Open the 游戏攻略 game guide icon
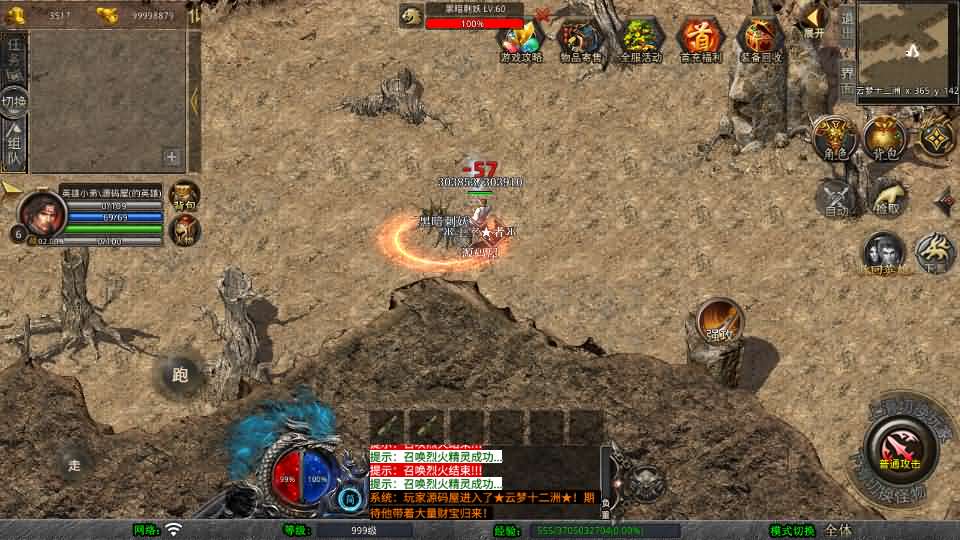Screen dimensions: 960x540 [x=521, y=40]
